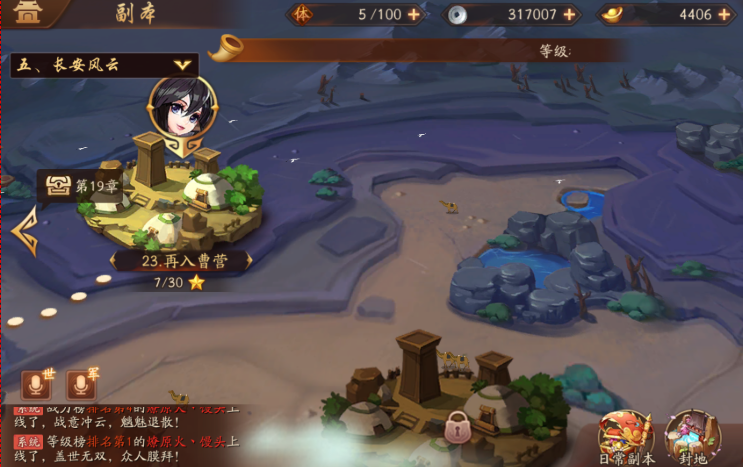The image size is (743, 467).
Task: Open the 第19章 chapter button
Action: coord(71,186)
